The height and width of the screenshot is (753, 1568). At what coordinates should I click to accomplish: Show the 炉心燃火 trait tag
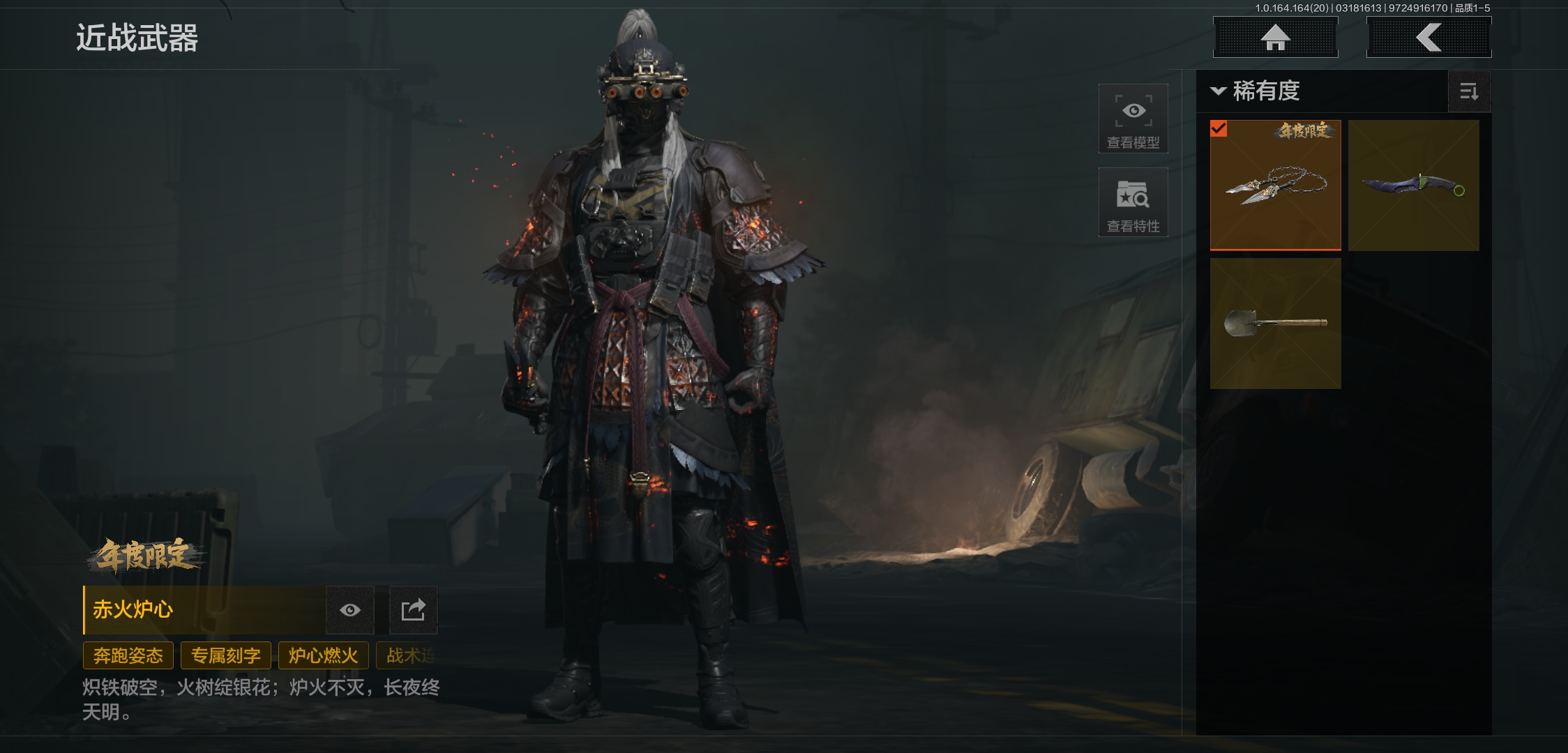[x=324, y=655]
